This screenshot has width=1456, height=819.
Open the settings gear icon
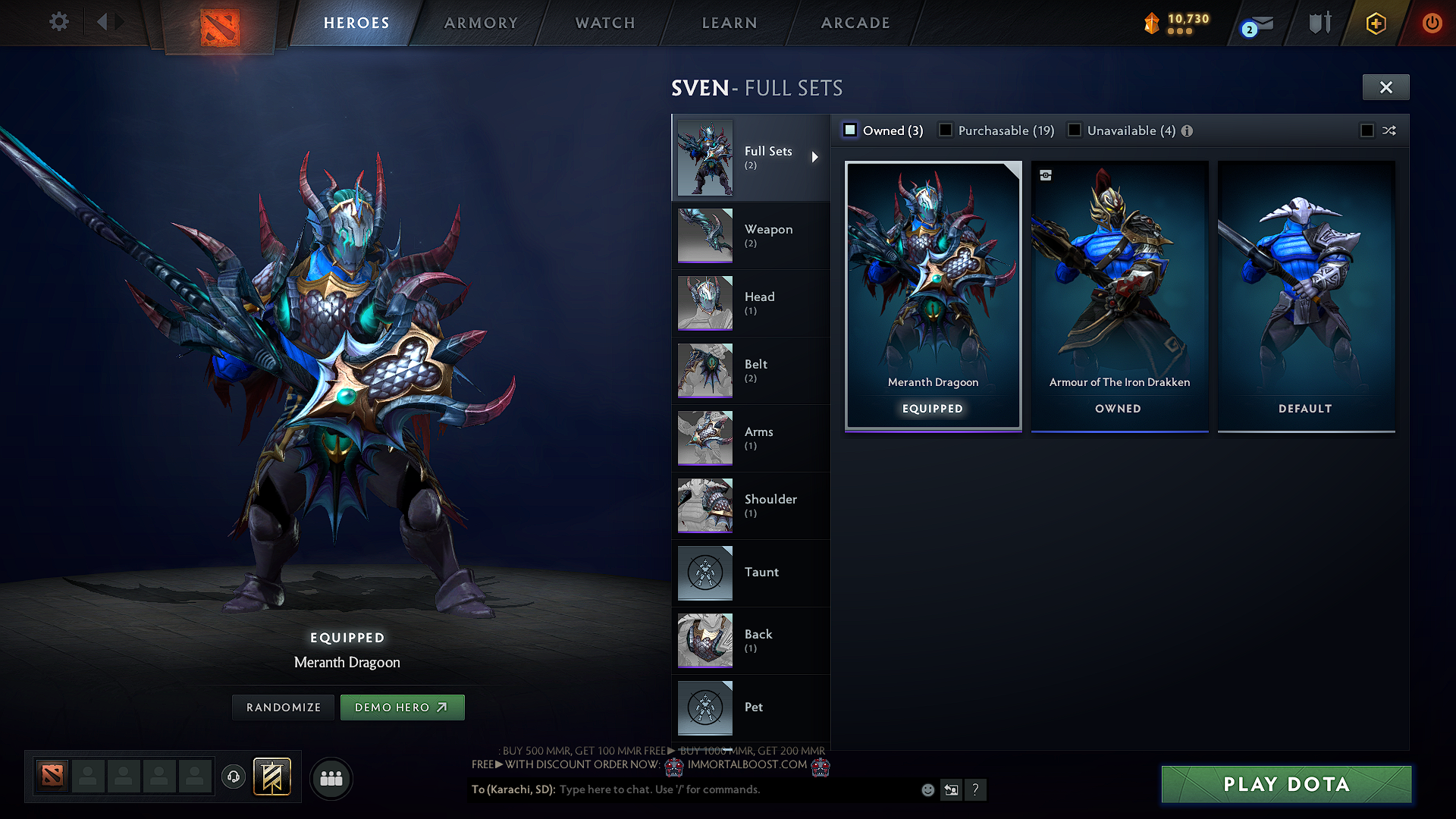58,21
